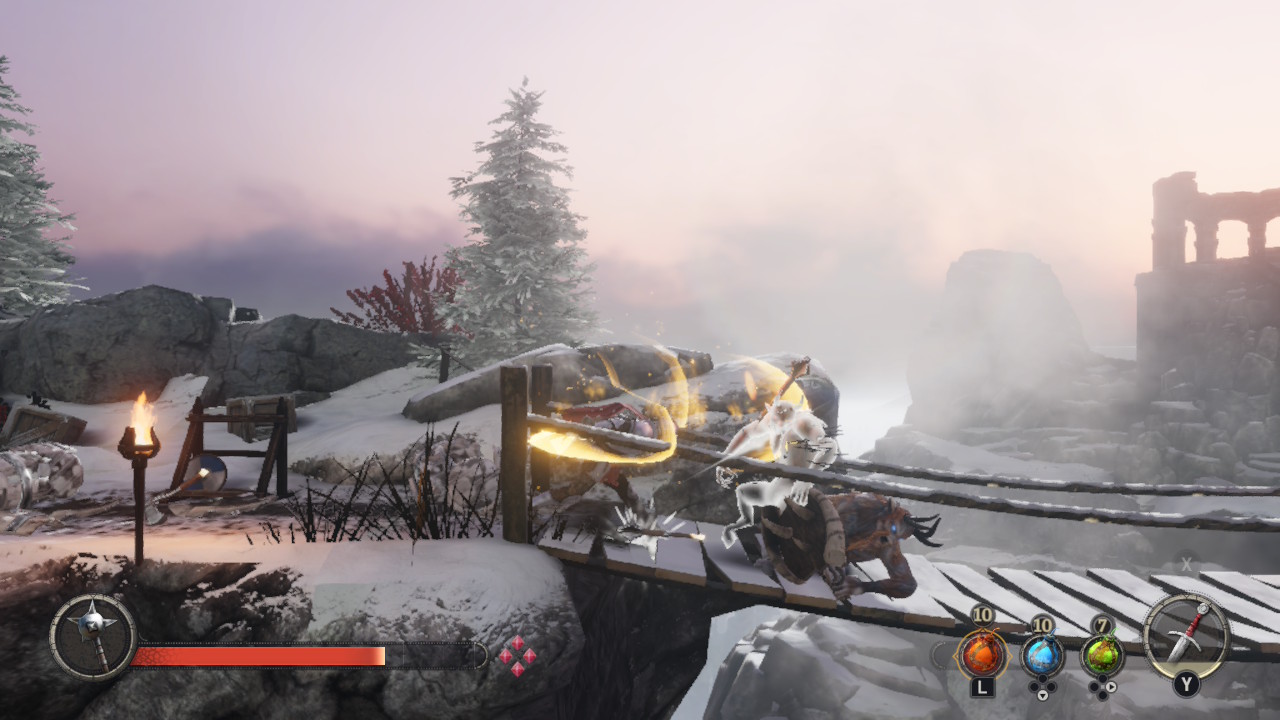Use the green potion flask
1280x720 pixels.
click(x=1102, y=655)
